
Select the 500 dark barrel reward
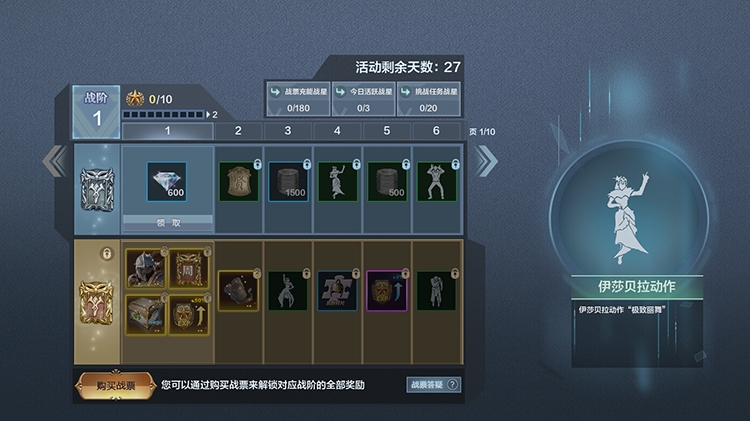[387, 181]
